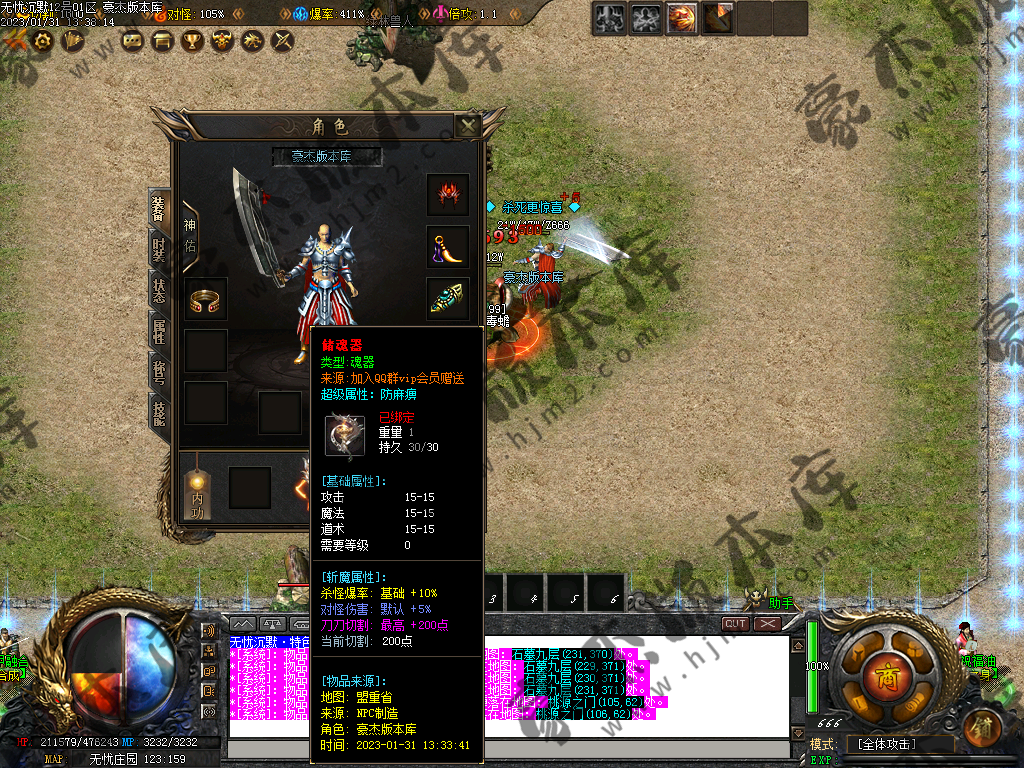Screen dimensions: 1024x768
Task: Open the gear settings icon
Action: [43, 41]
